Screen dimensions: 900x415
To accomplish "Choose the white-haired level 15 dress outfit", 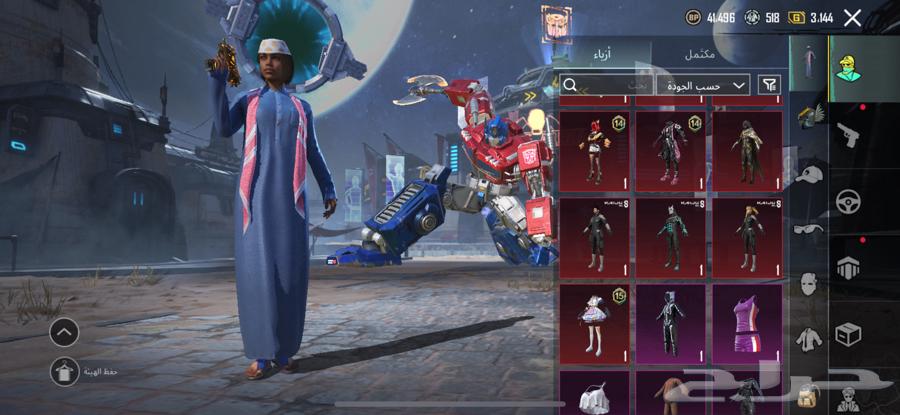I will coord(594,324).
